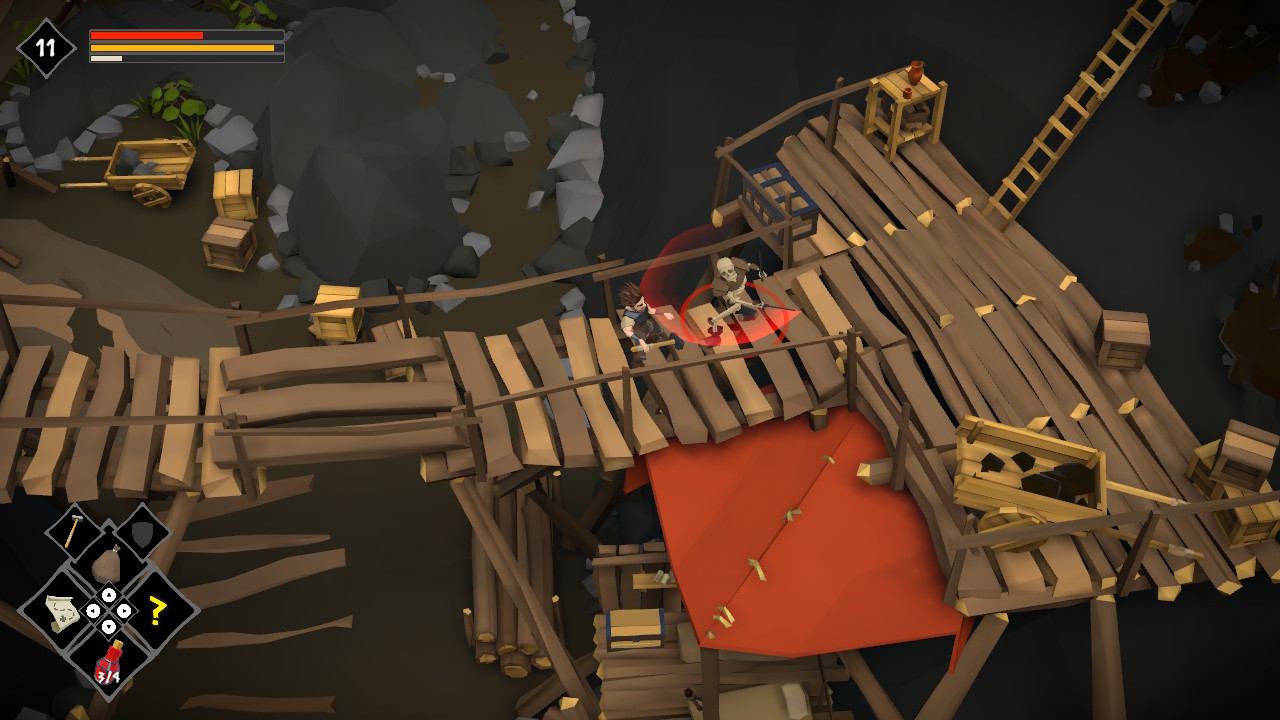Click the yellow question mark slot
This screenshot has width=1280, height=720.
pyautogui.click(x=156, y=608)
